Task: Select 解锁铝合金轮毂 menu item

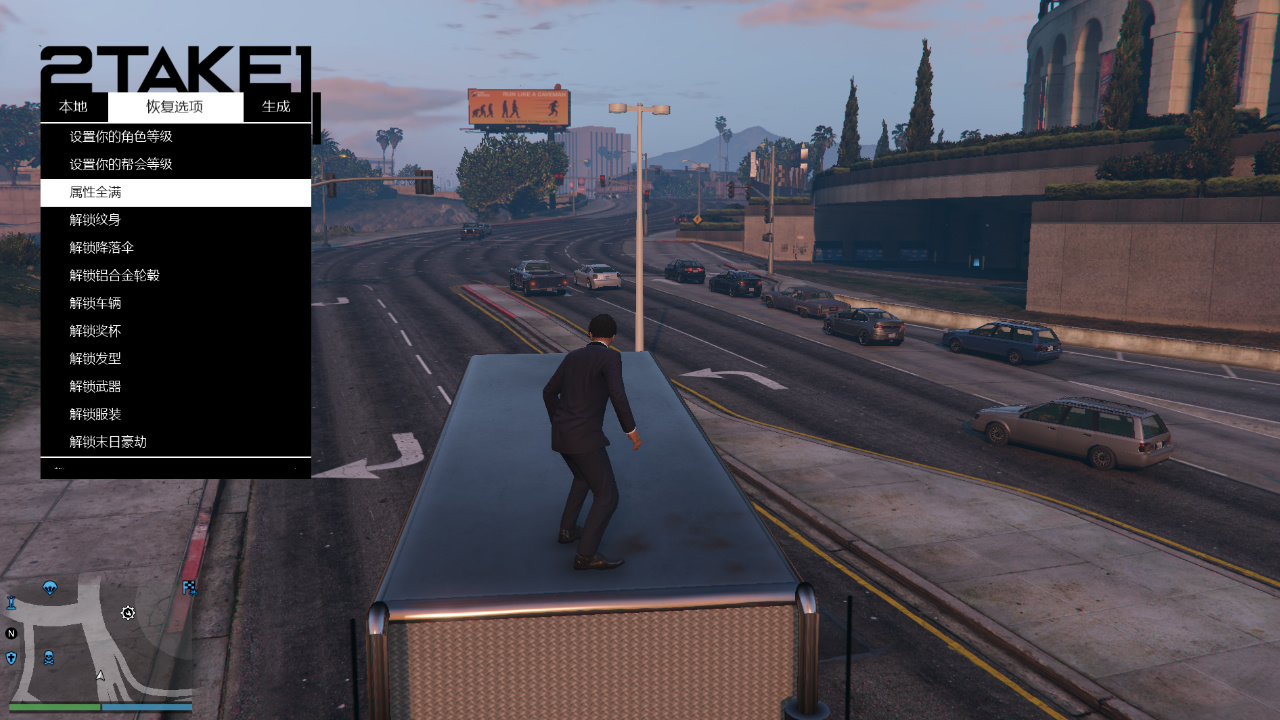Action: 115,275
